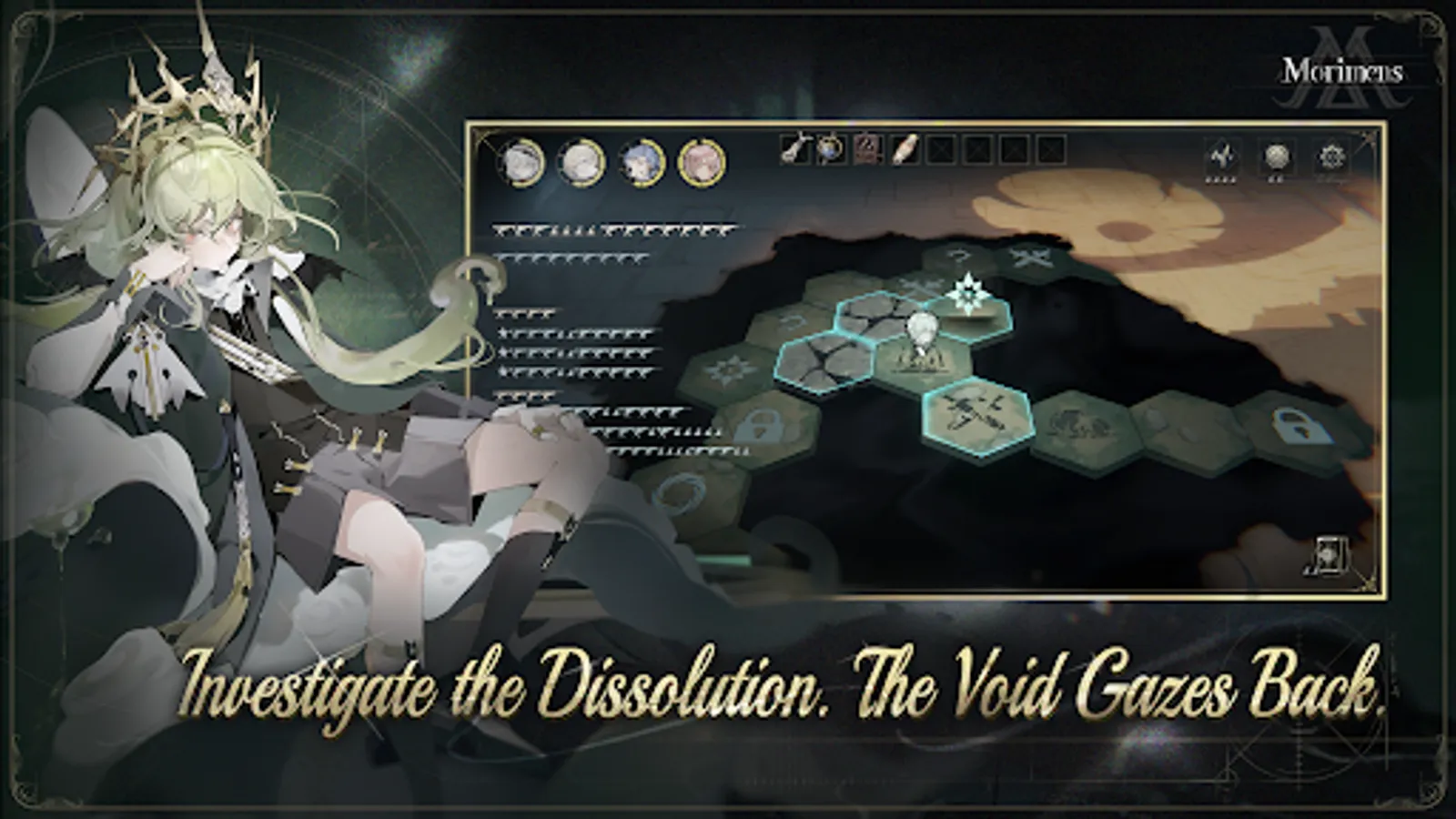The height and width of the screenshot is (819, 1456).
Task: Click the blue-haired character's portrait
Action: [x=639, y=162]
